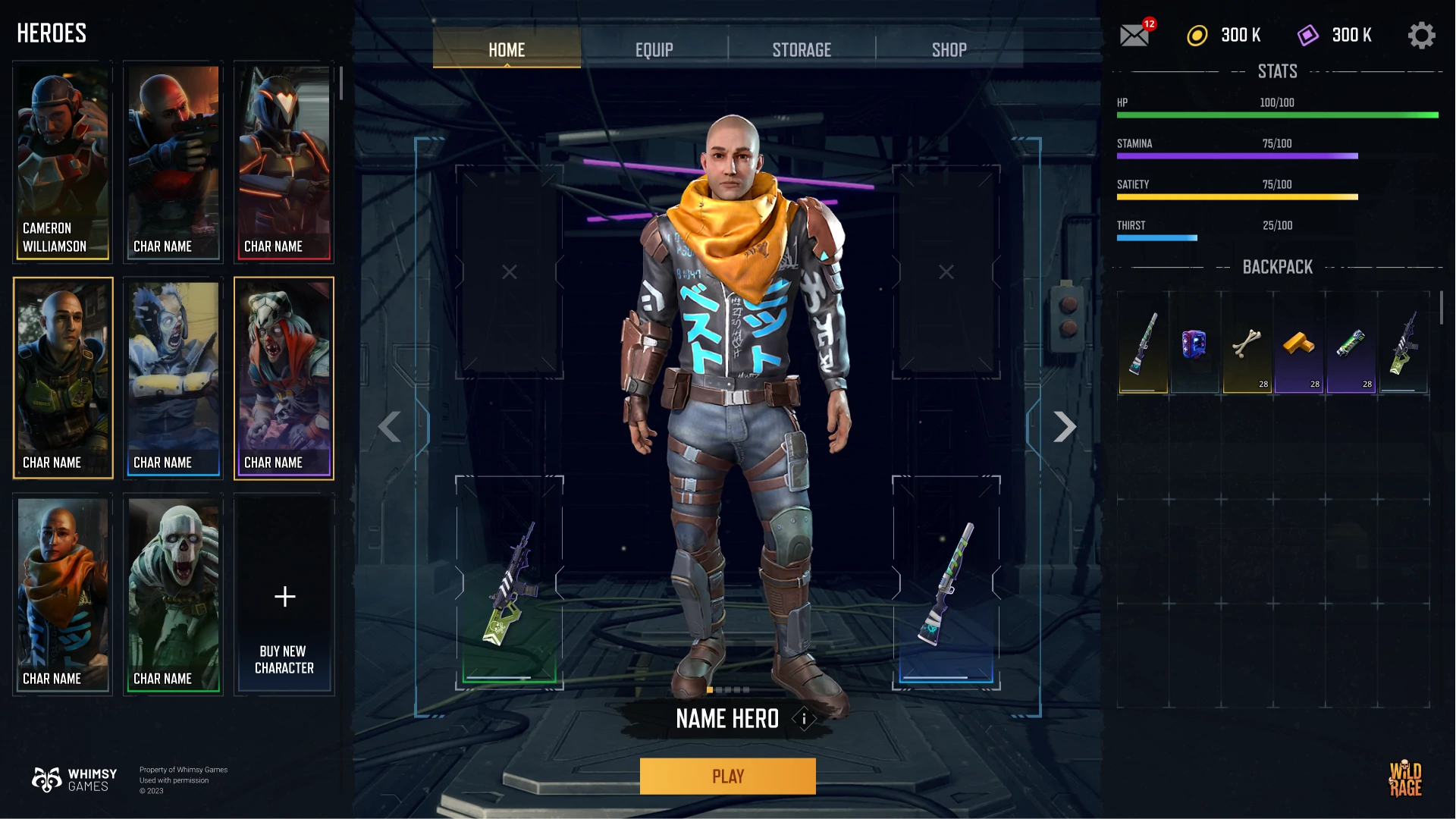This screenshot has width=1456, height=819.
Task: Show the next hero with the right arrow
Action: click(1065, 427)
